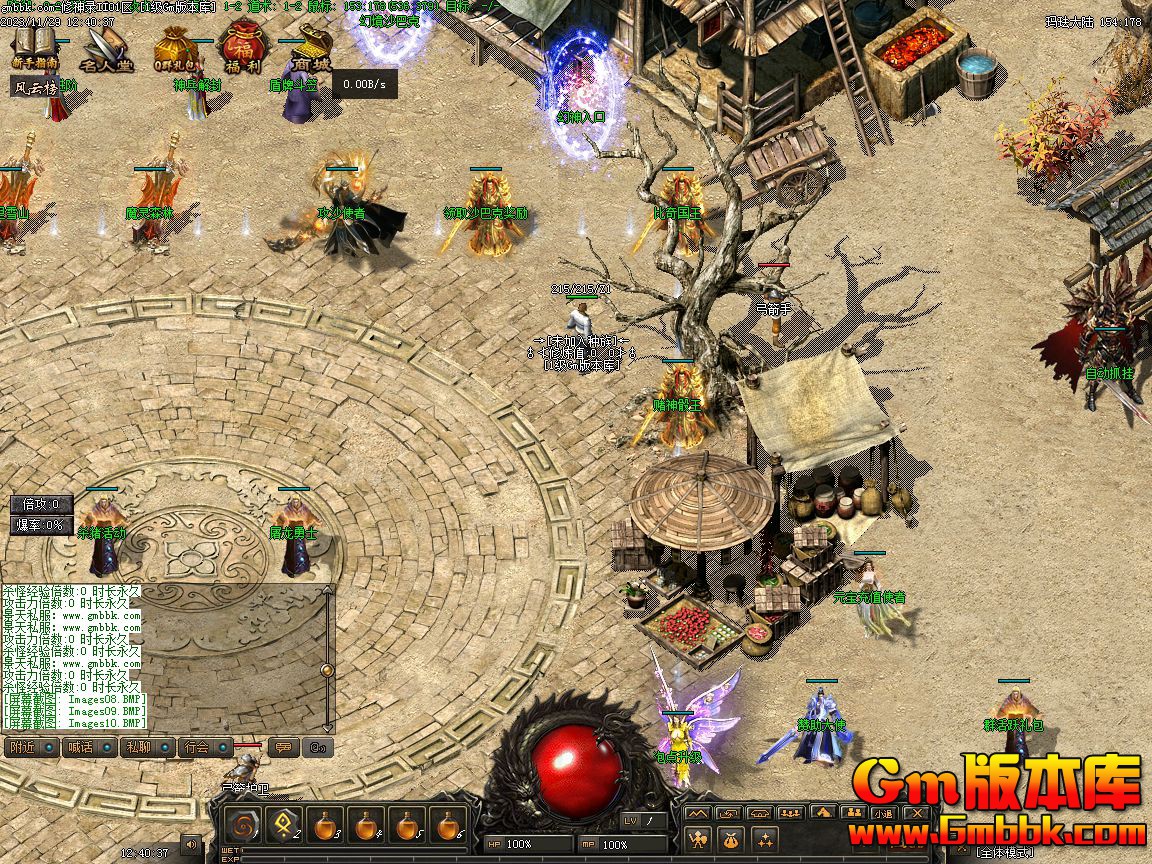Toggle the speaker sound button

pyautogui.click(x=189, y=845)
